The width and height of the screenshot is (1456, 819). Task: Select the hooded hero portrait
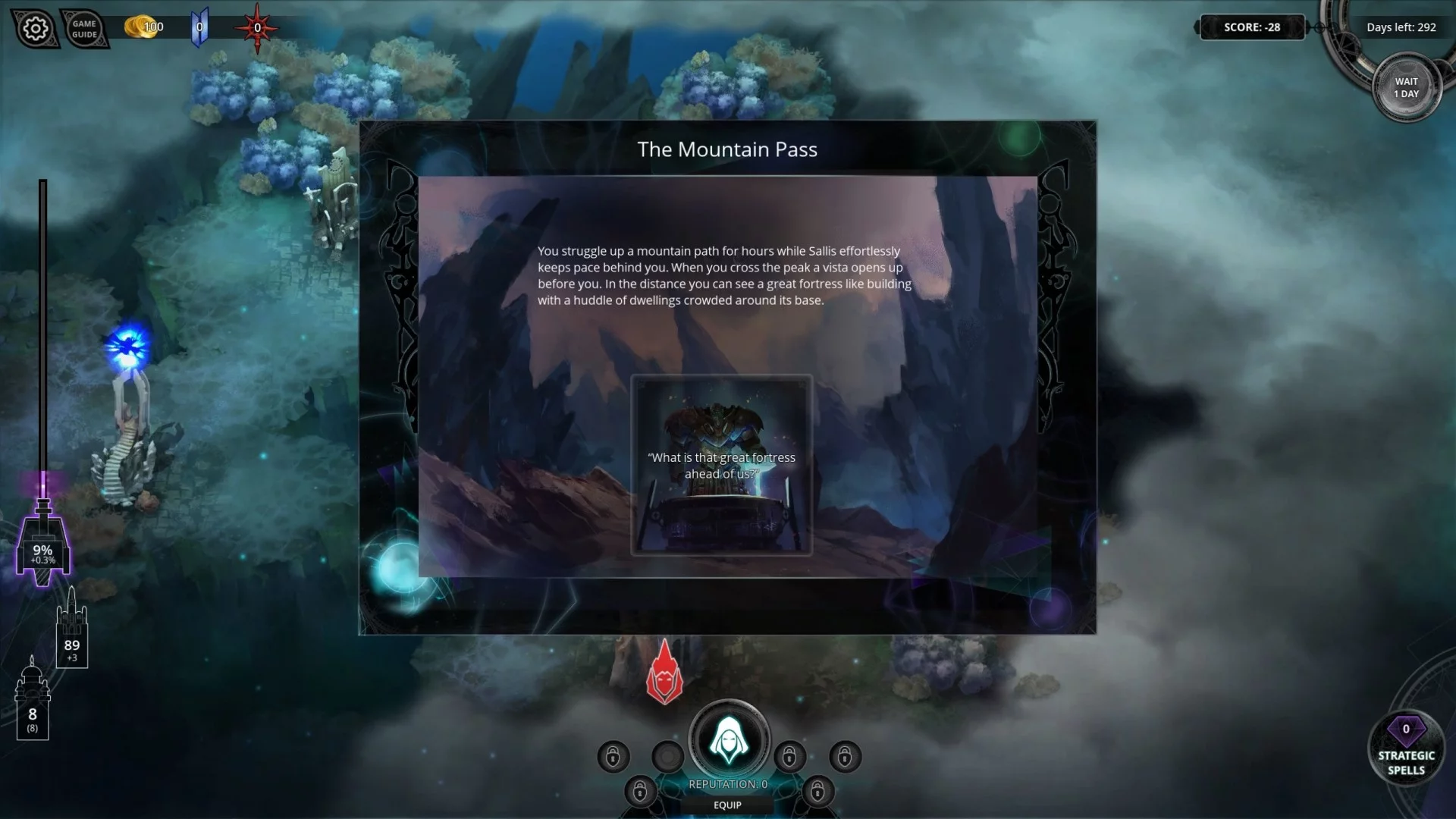(x=728, y=739)
